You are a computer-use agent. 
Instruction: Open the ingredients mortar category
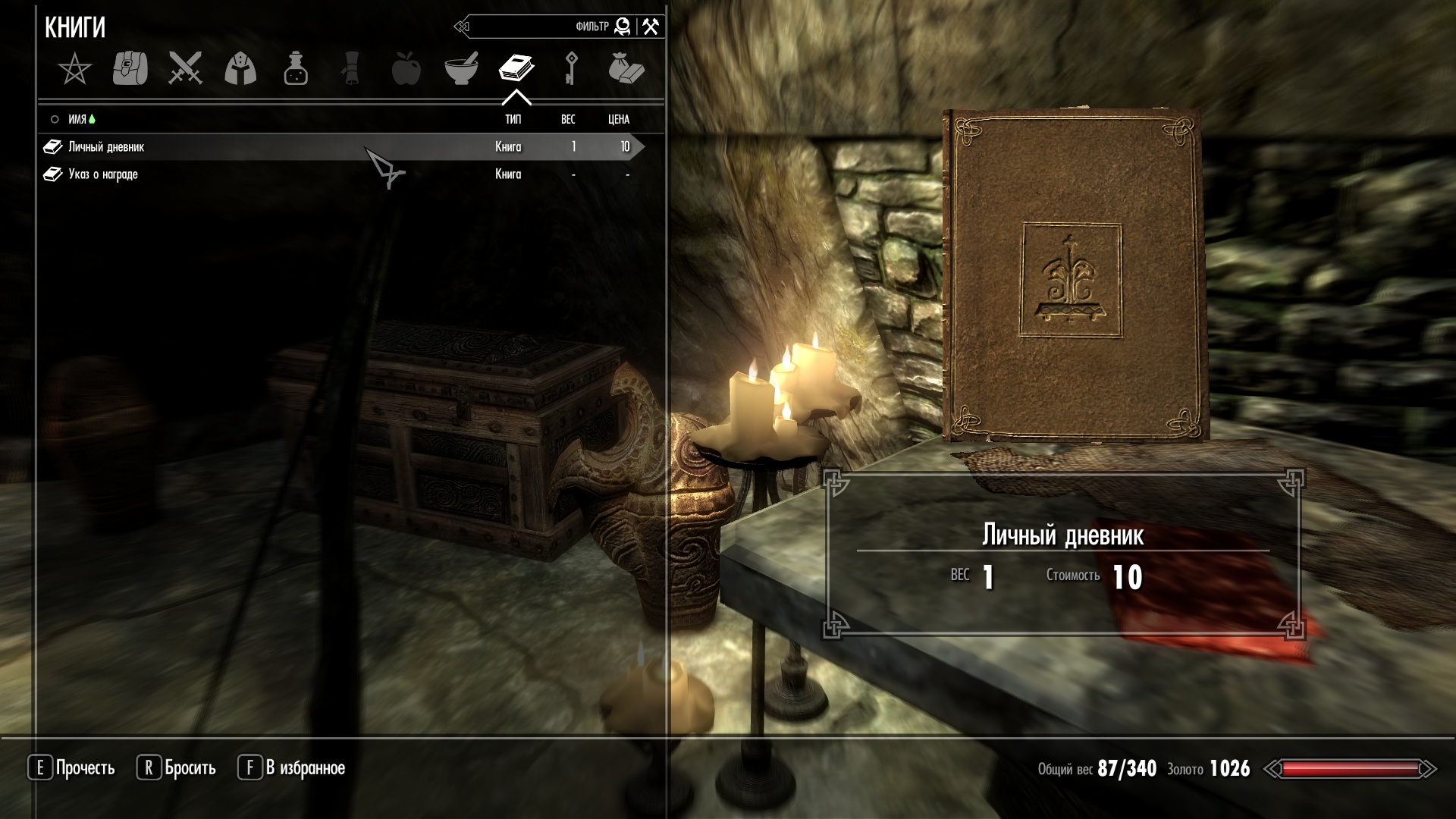[x=461, y=69]
